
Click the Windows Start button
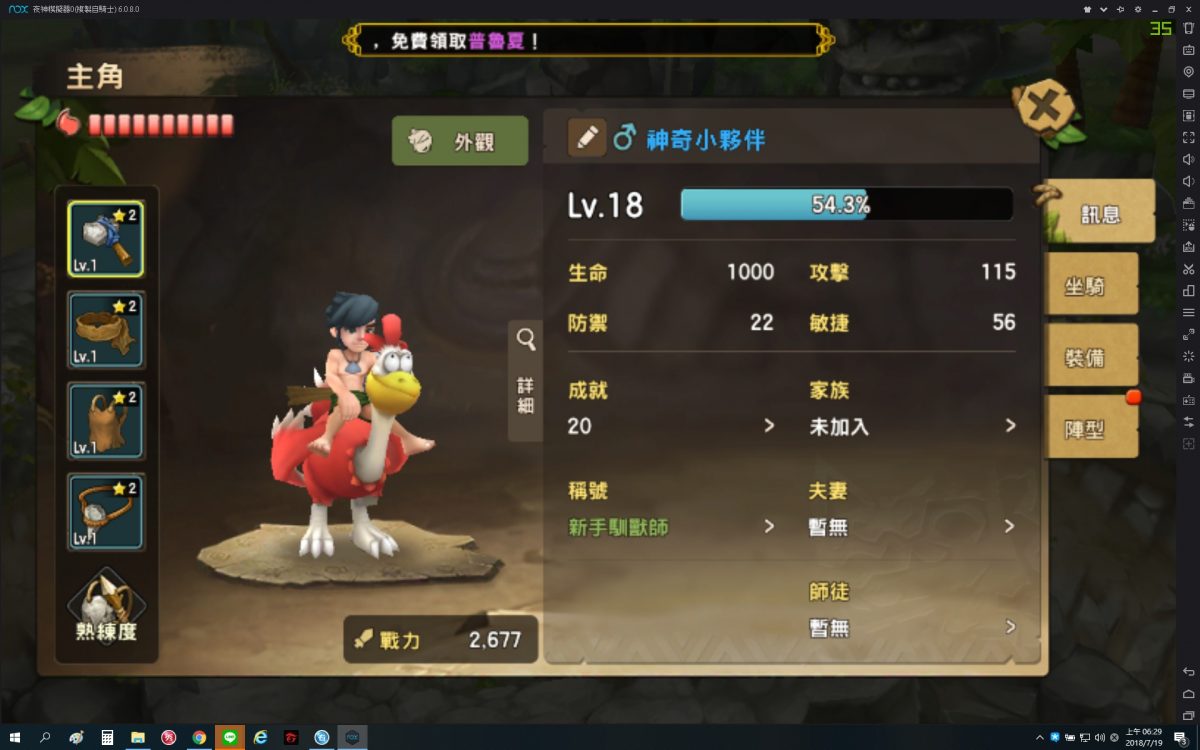click(x=14, y=737)
